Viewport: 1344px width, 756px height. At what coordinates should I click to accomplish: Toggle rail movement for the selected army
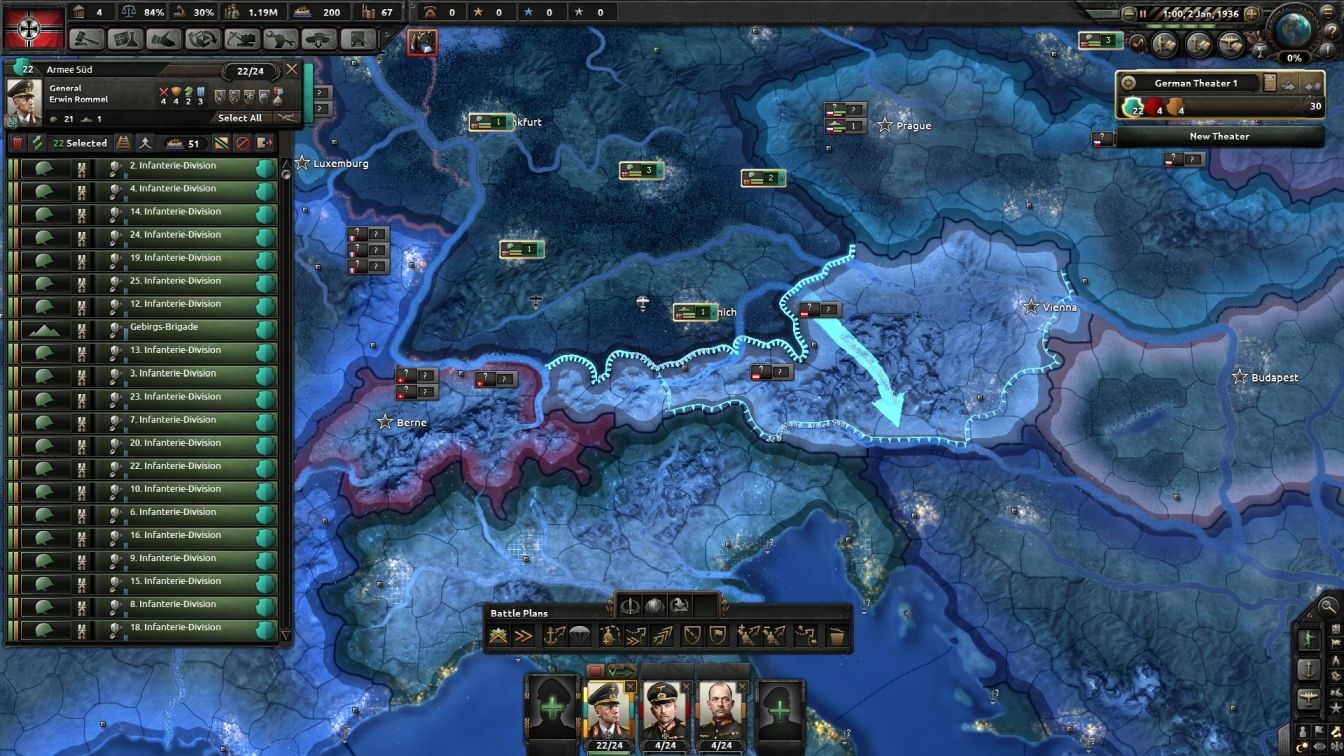(x=123, y=143)
